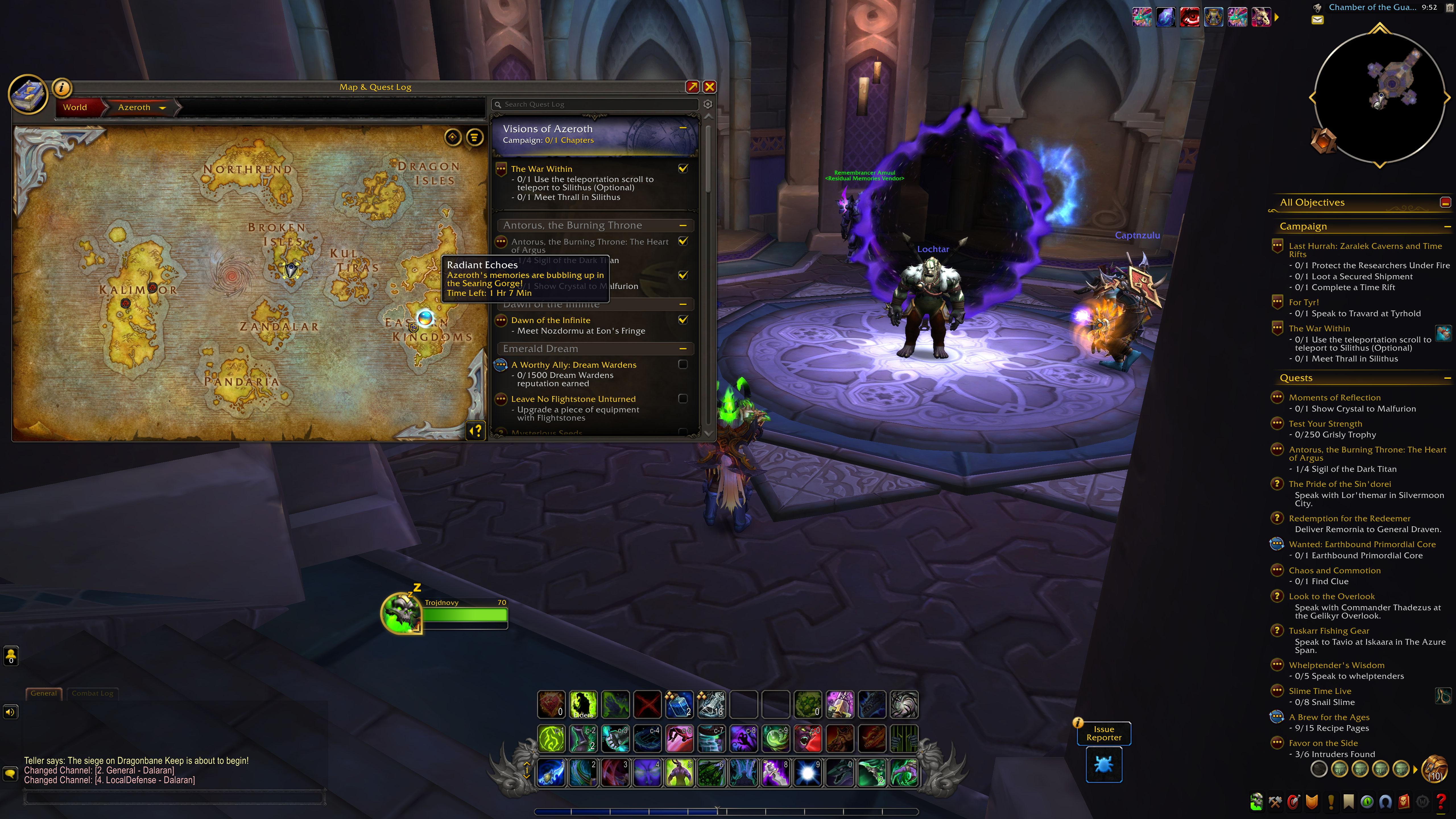Open the map filter button
Screen dimensions: 1456x819
475,137
